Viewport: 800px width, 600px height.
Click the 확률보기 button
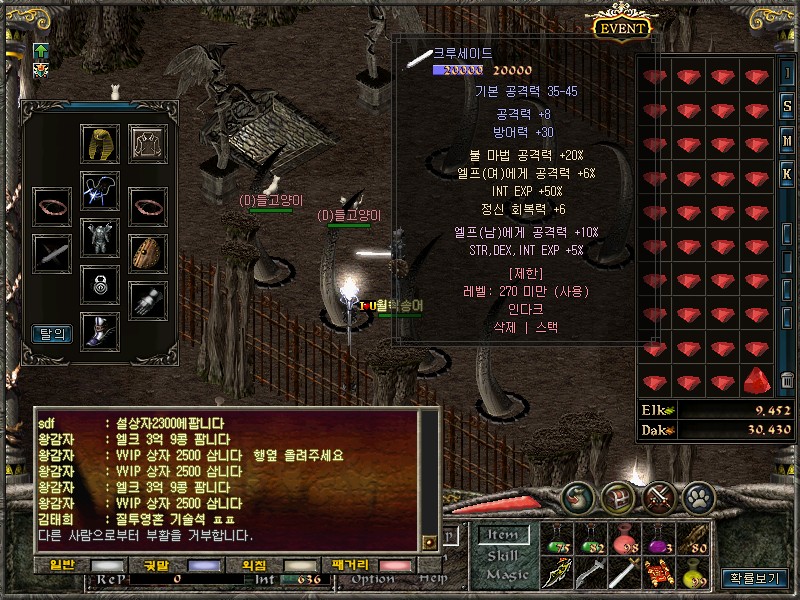[756, 577]
